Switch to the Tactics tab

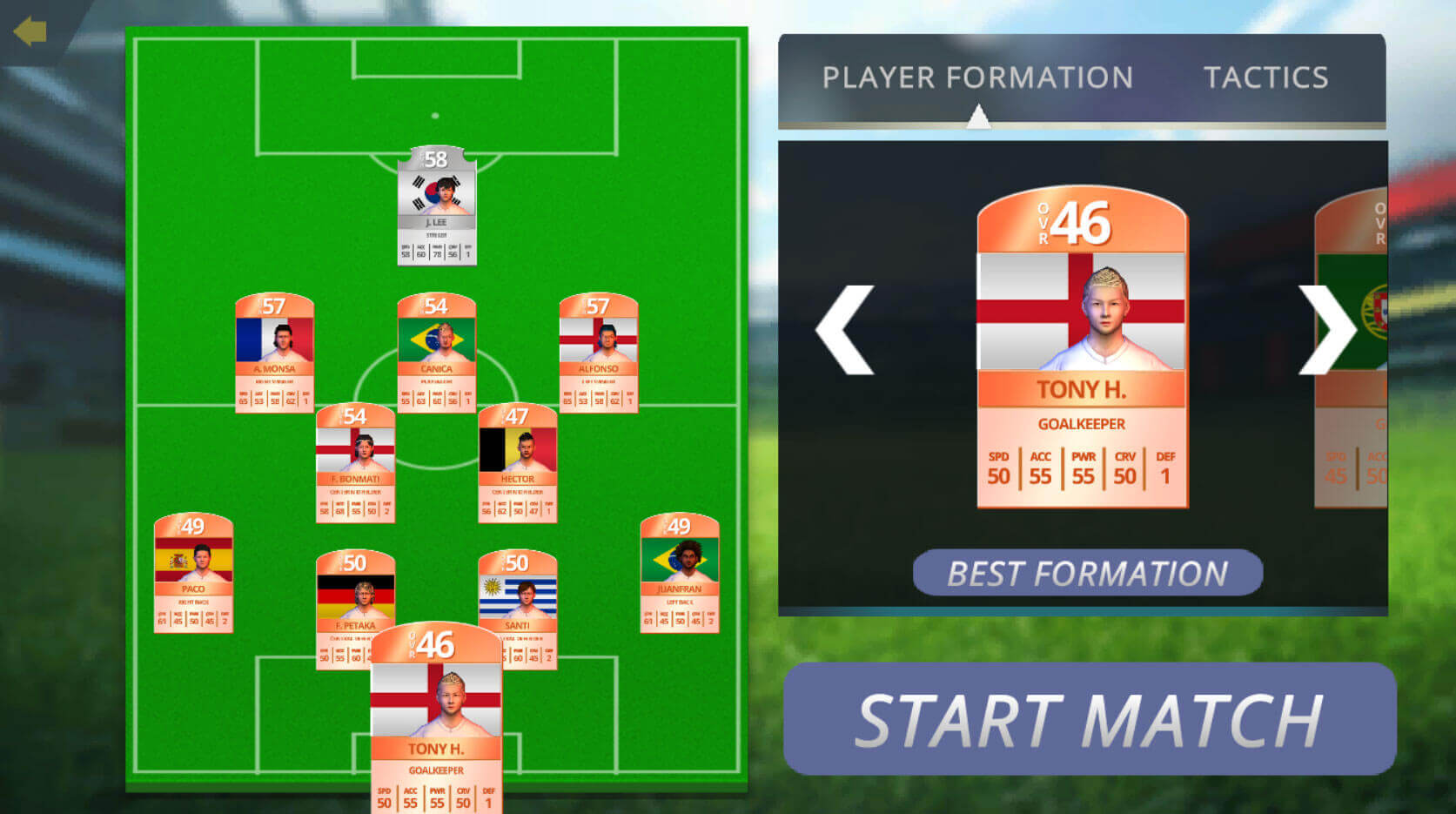pyautogui.click(x=1266, y=77)
